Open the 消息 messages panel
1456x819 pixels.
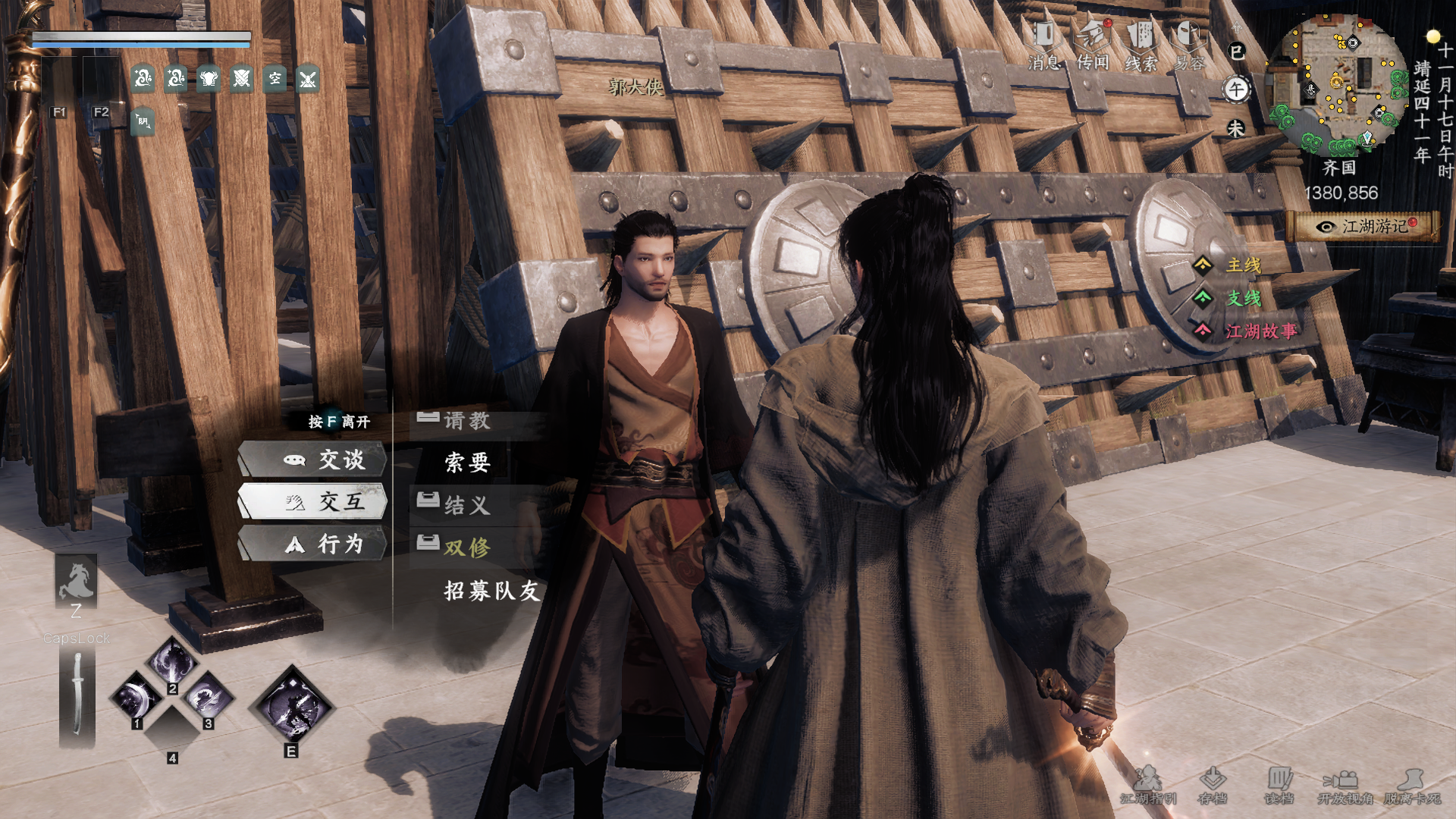1044,45
